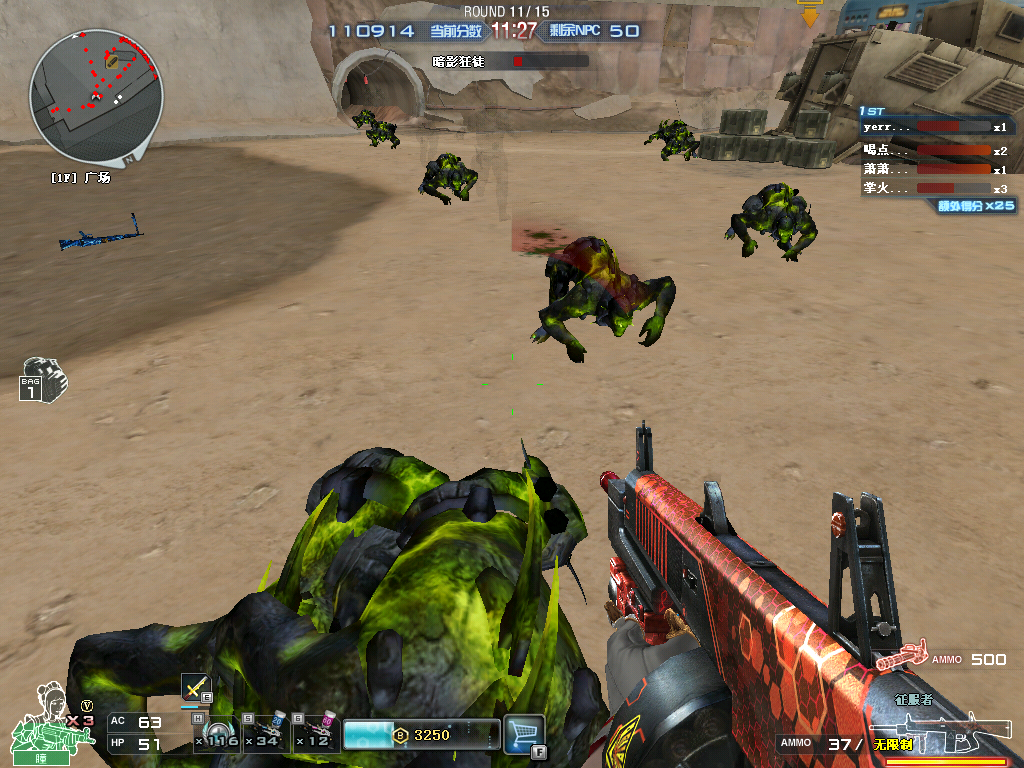Use the medal item with 116 count
Screen dimensions: 1024x768
pyautogui.click(x=216, y=733)
